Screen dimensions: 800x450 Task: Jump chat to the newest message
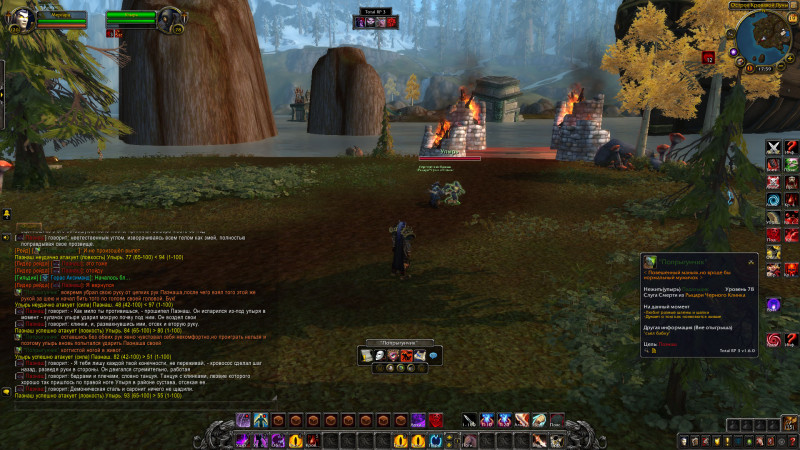(5, 391)
